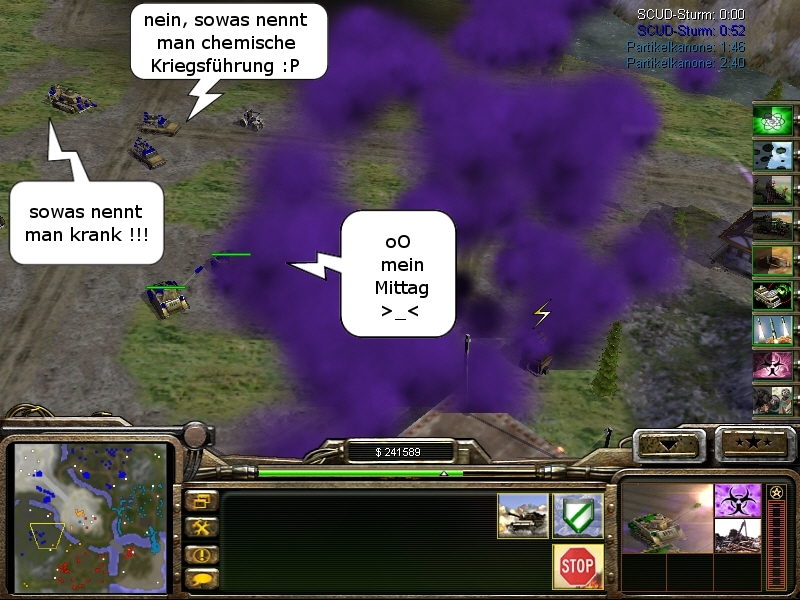Activate guard mode with the green shield

pyautogui.click(x=578, y=514)
